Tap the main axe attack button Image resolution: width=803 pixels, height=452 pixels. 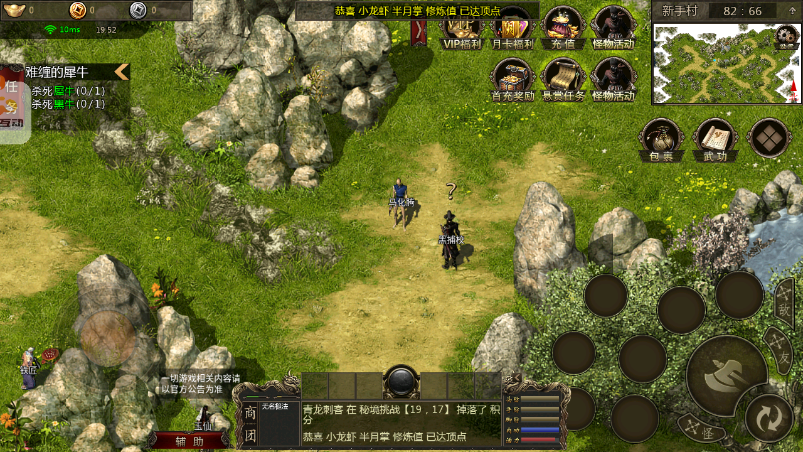(725, 376)
